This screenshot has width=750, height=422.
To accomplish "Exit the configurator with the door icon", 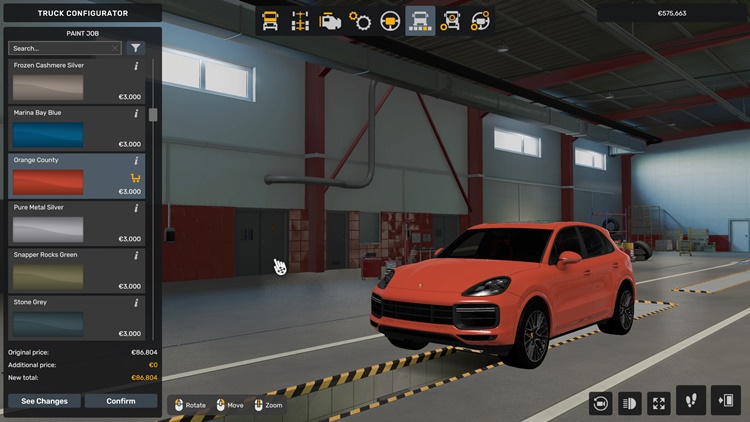I will tap(725, 401).
